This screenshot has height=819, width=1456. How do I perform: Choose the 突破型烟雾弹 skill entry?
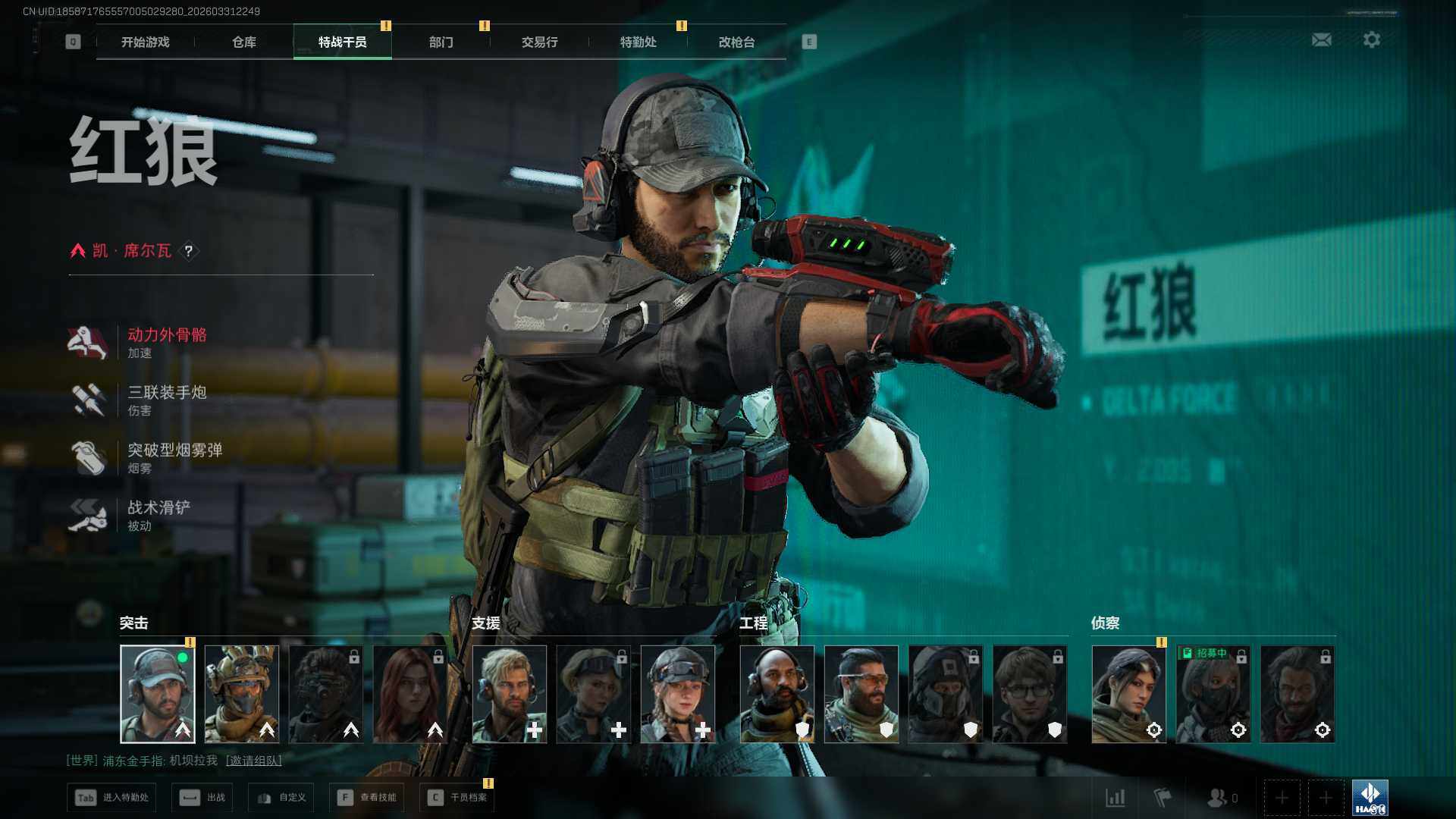[x=174, y=457]
